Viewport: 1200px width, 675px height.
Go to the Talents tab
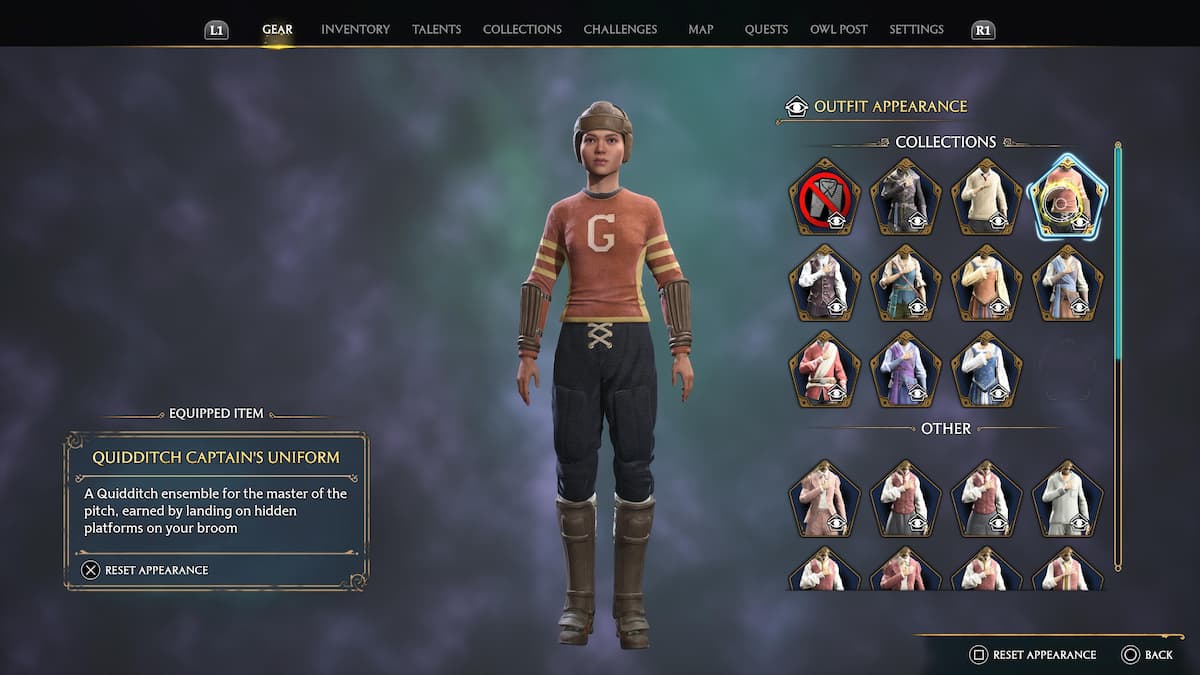click(x=436, y=30)
